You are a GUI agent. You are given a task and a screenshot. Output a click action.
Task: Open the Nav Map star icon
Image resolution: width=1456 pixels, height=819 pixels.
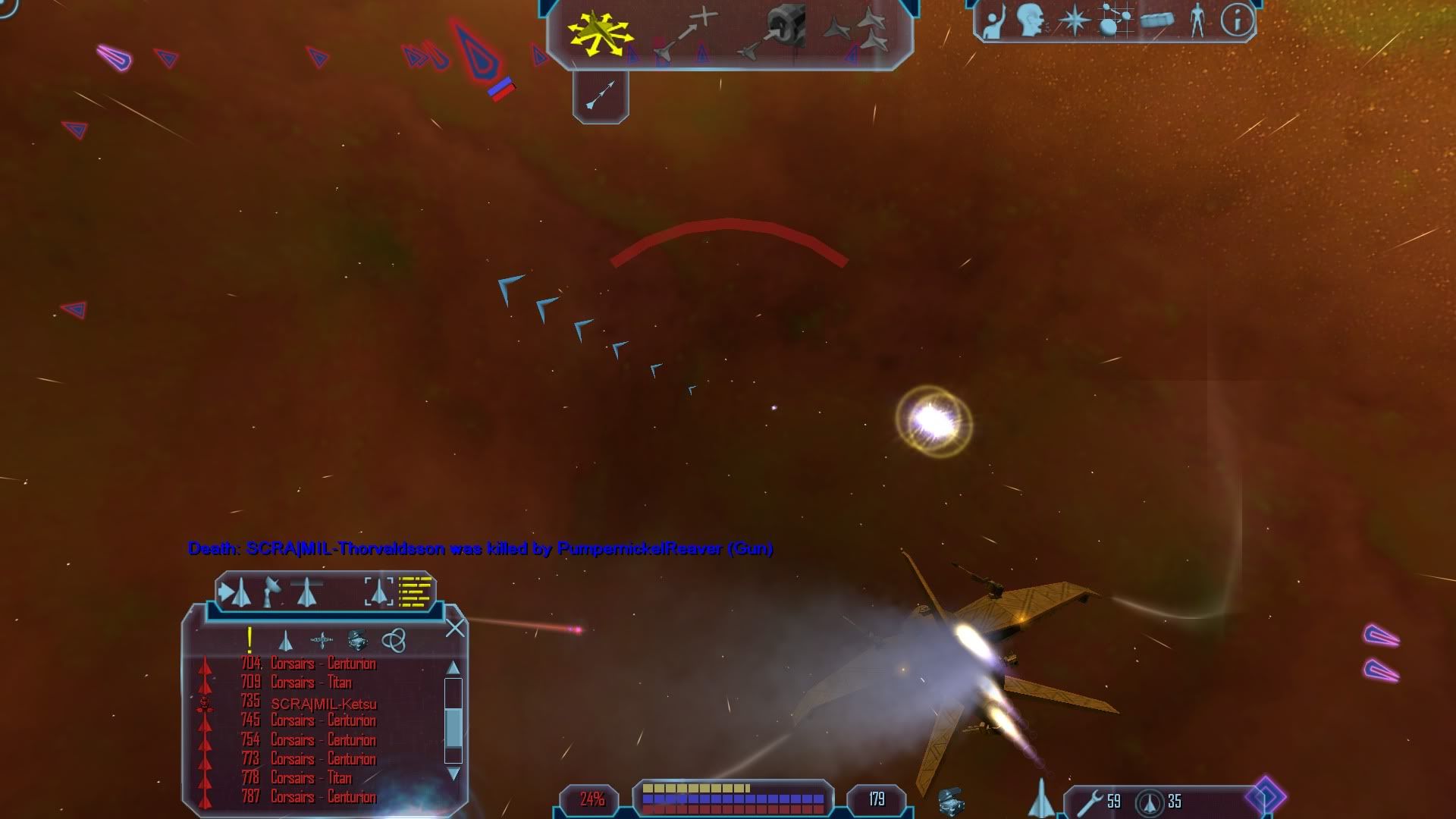tap(1074, 20)
